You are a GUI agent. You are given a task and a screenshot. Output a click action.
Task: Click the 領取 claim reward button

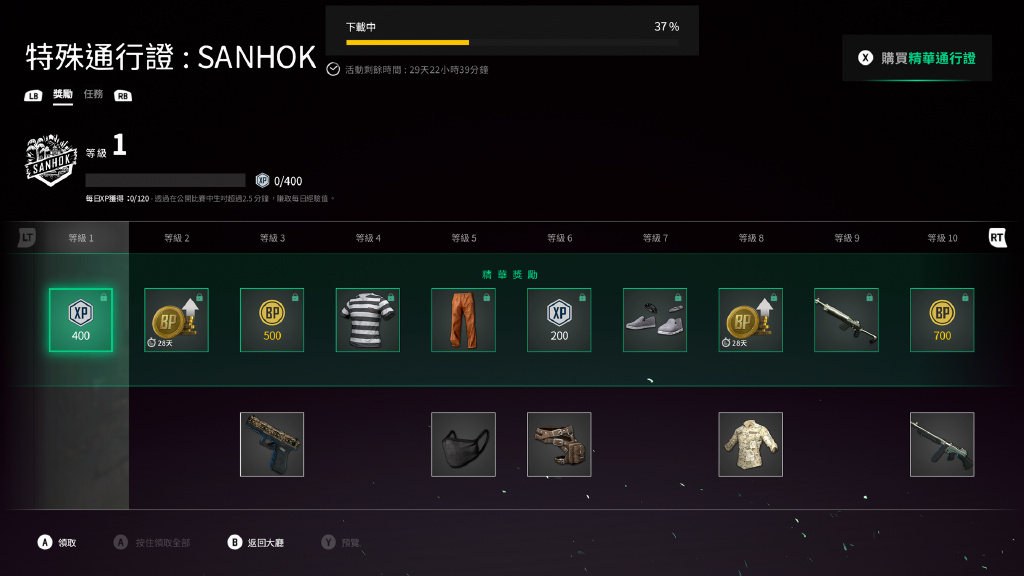[58, 542]
